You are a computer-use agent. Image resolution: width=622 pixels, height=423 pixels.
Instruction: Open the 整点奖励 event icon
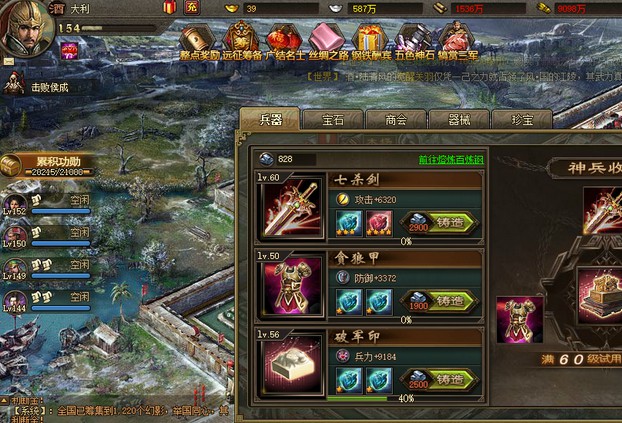pos(200,42)
